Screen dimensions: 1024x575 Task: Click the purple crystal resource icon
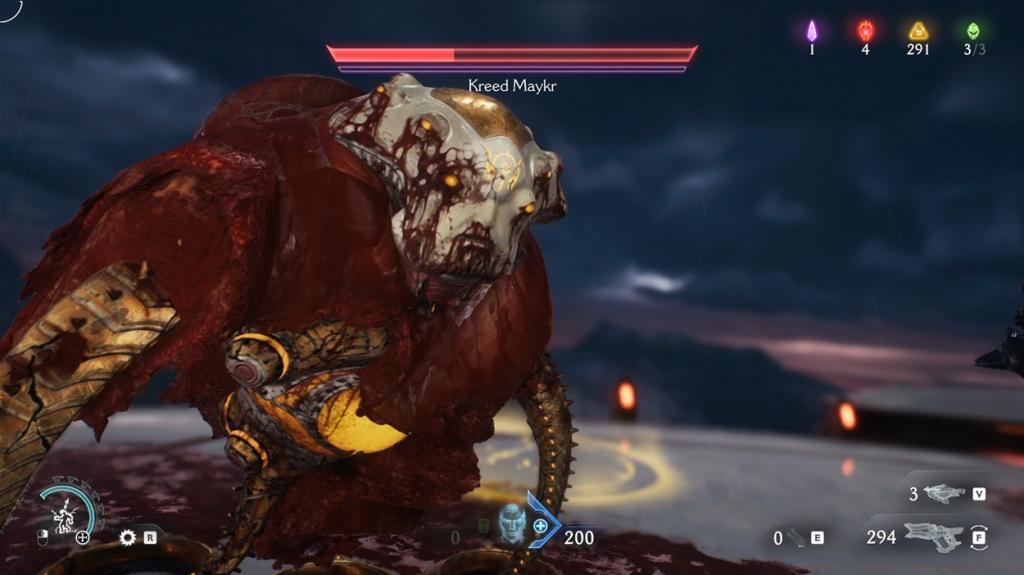click(x=812, y=31)
